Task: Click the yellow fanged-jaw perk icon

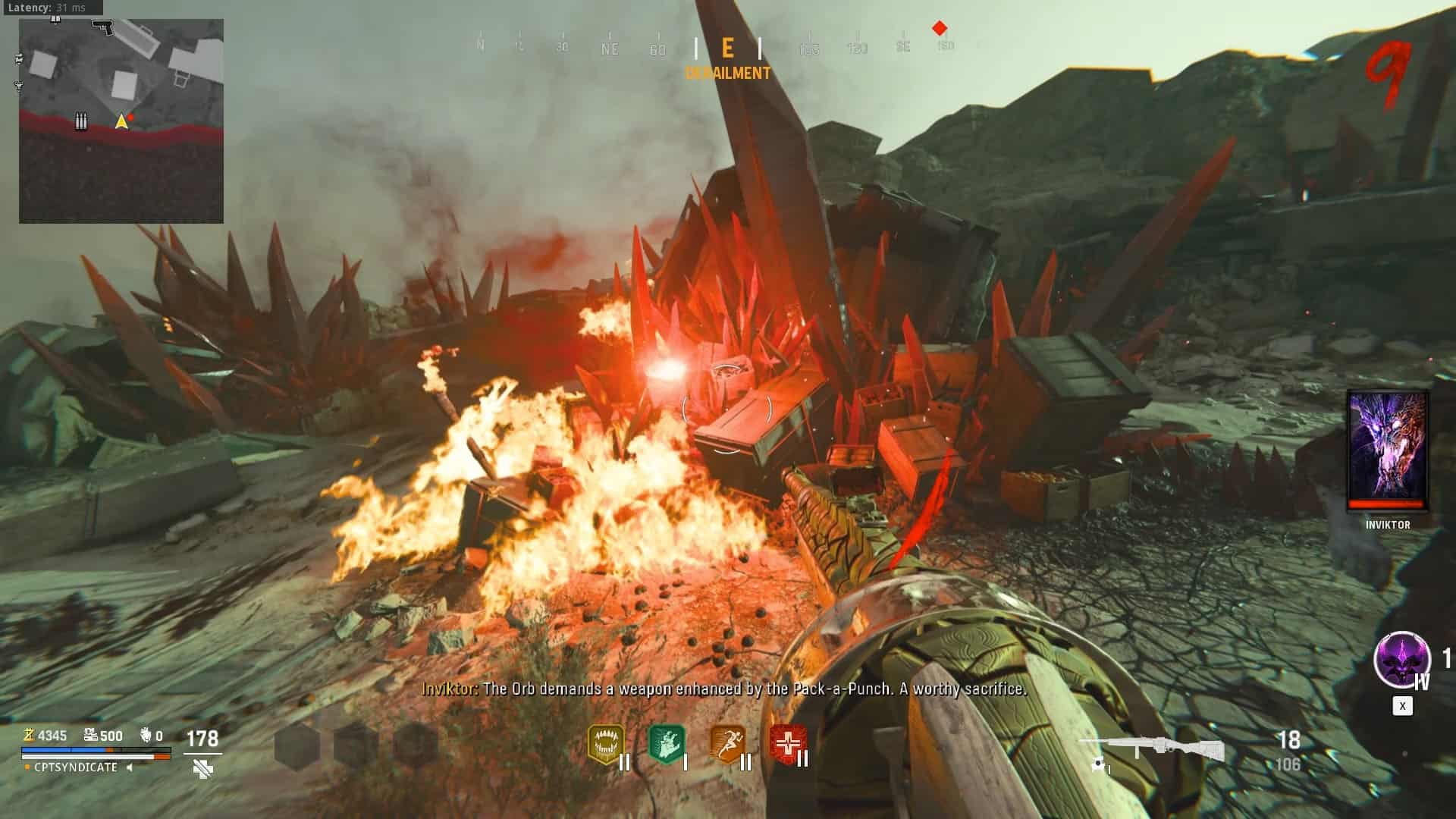Action: [606, 744]
